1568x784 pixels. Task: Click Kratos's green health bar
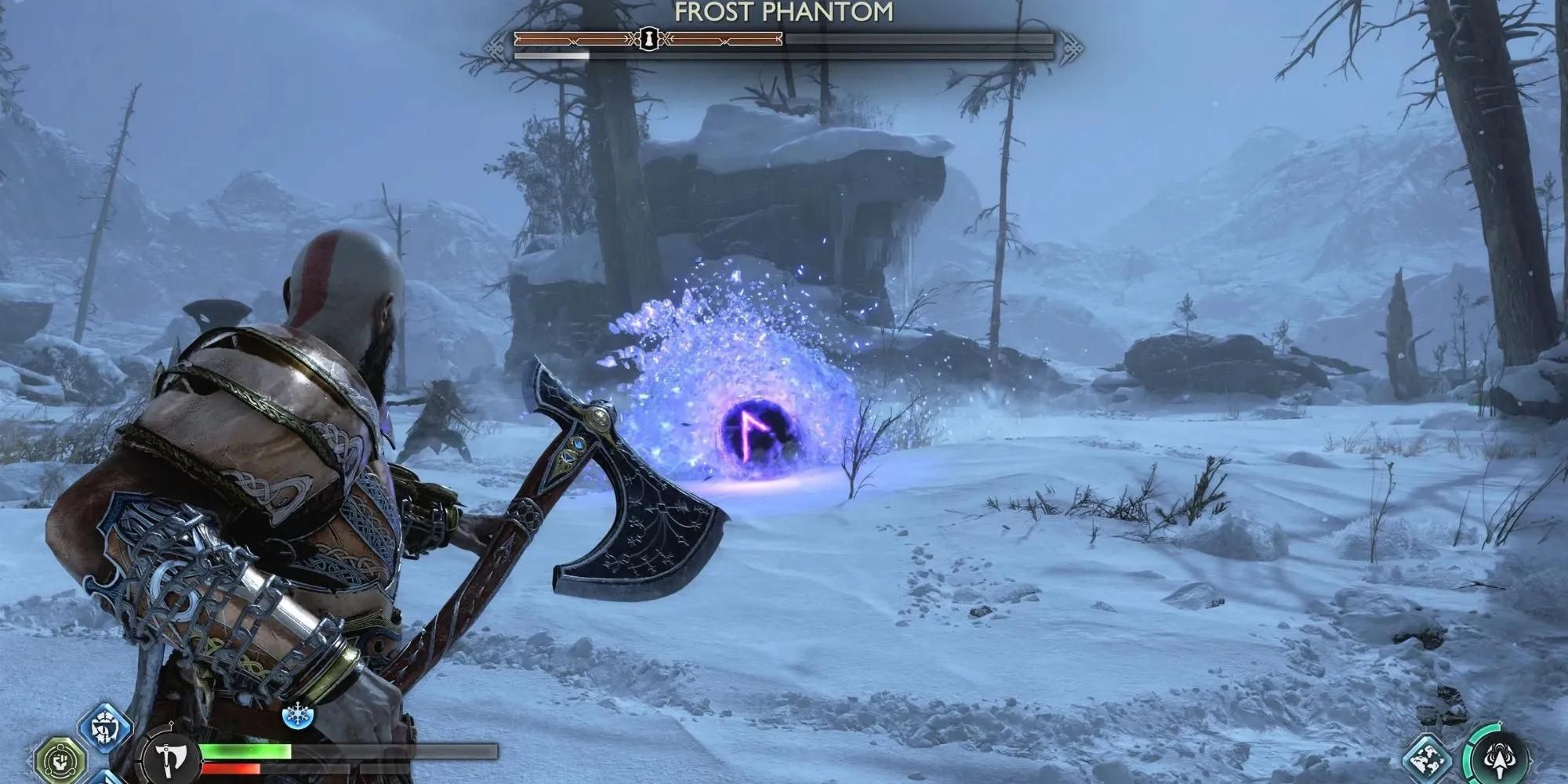click(x=249, y=750)
